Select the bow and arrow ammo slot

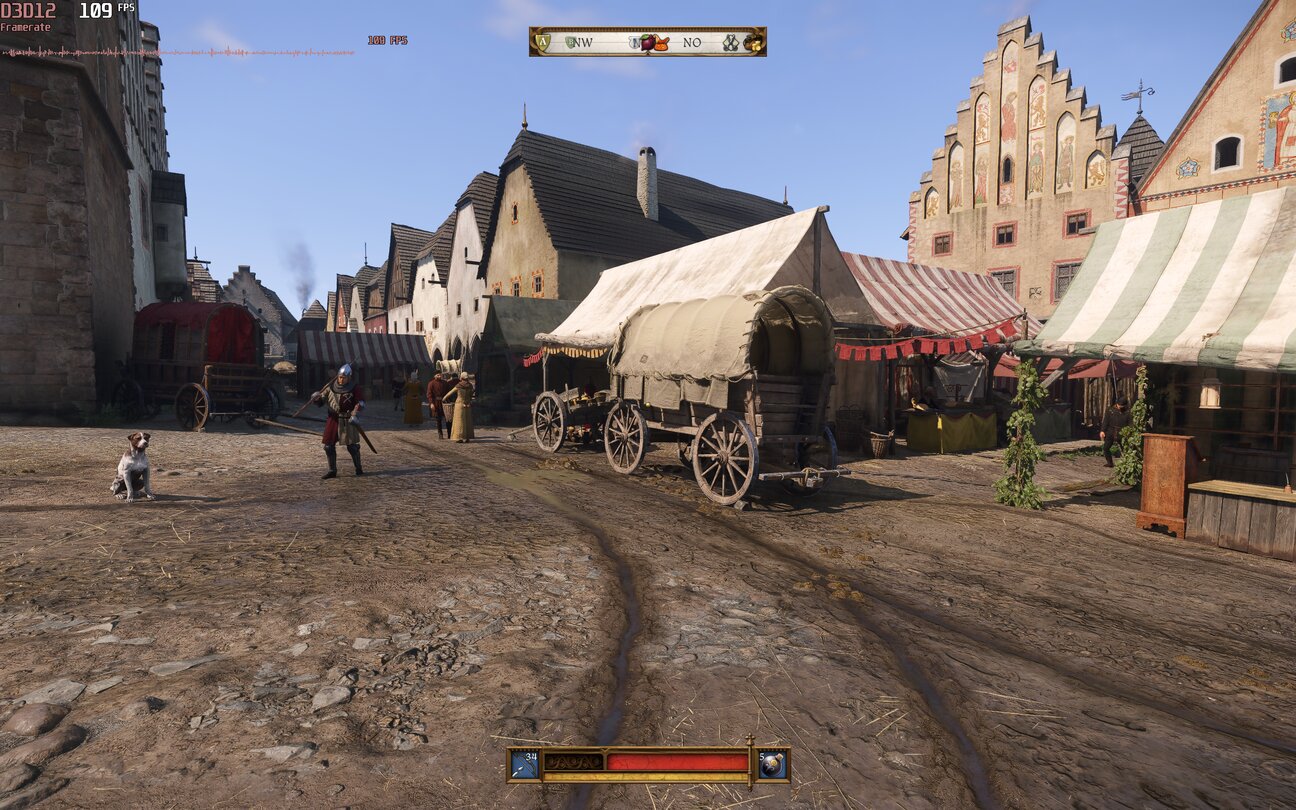pos(525,764)
